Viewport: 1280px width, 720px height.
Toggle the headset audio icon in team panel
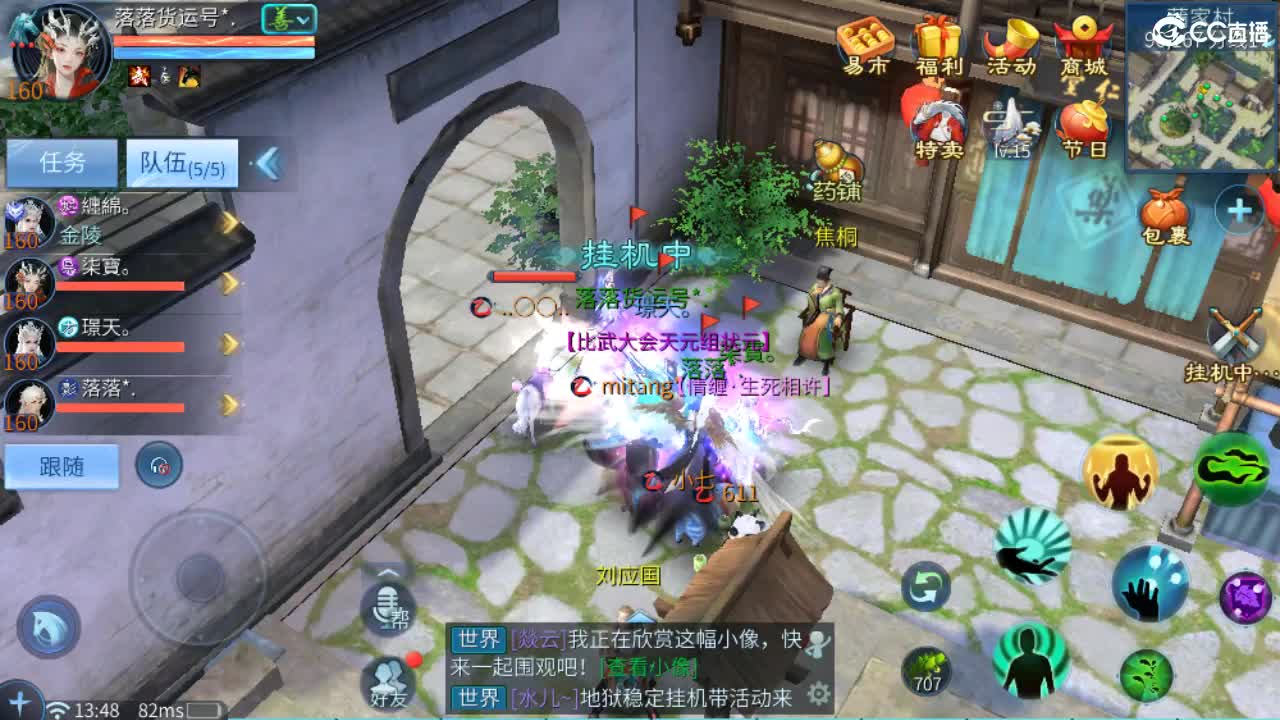[159, 463]
